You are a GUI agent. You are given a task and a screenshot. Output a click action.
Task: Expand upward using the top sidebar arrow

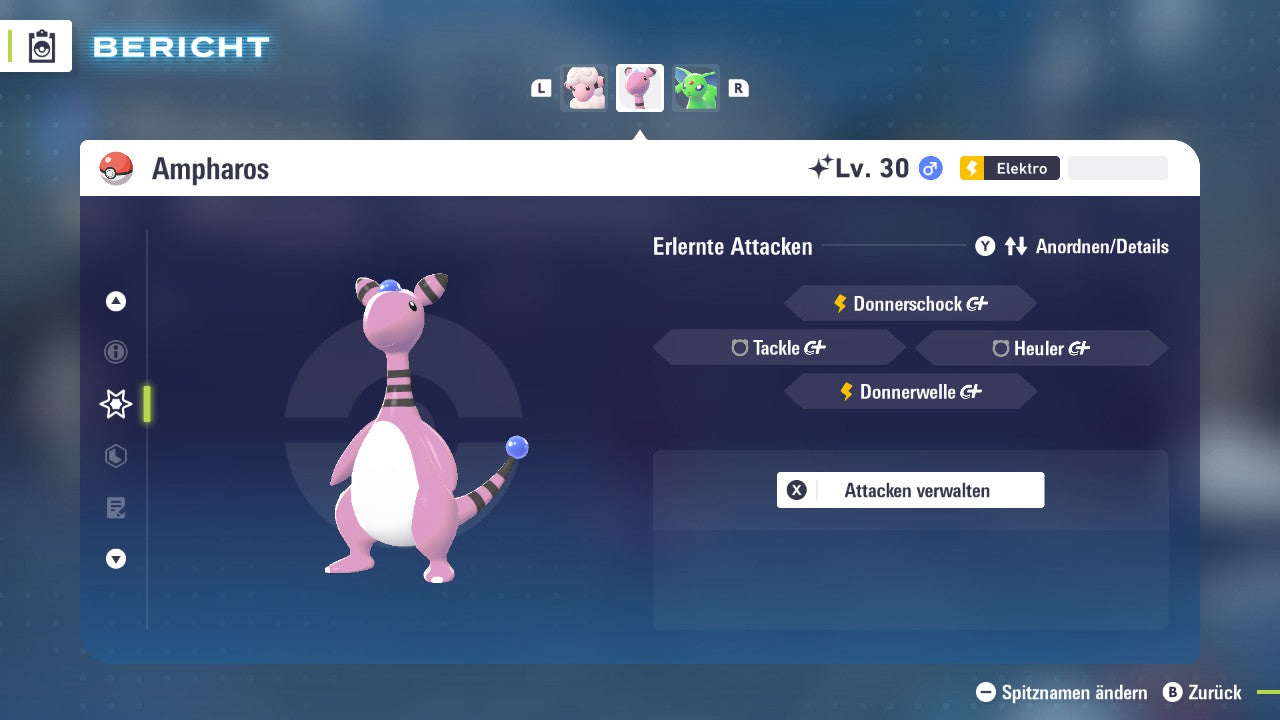(115, 301)
